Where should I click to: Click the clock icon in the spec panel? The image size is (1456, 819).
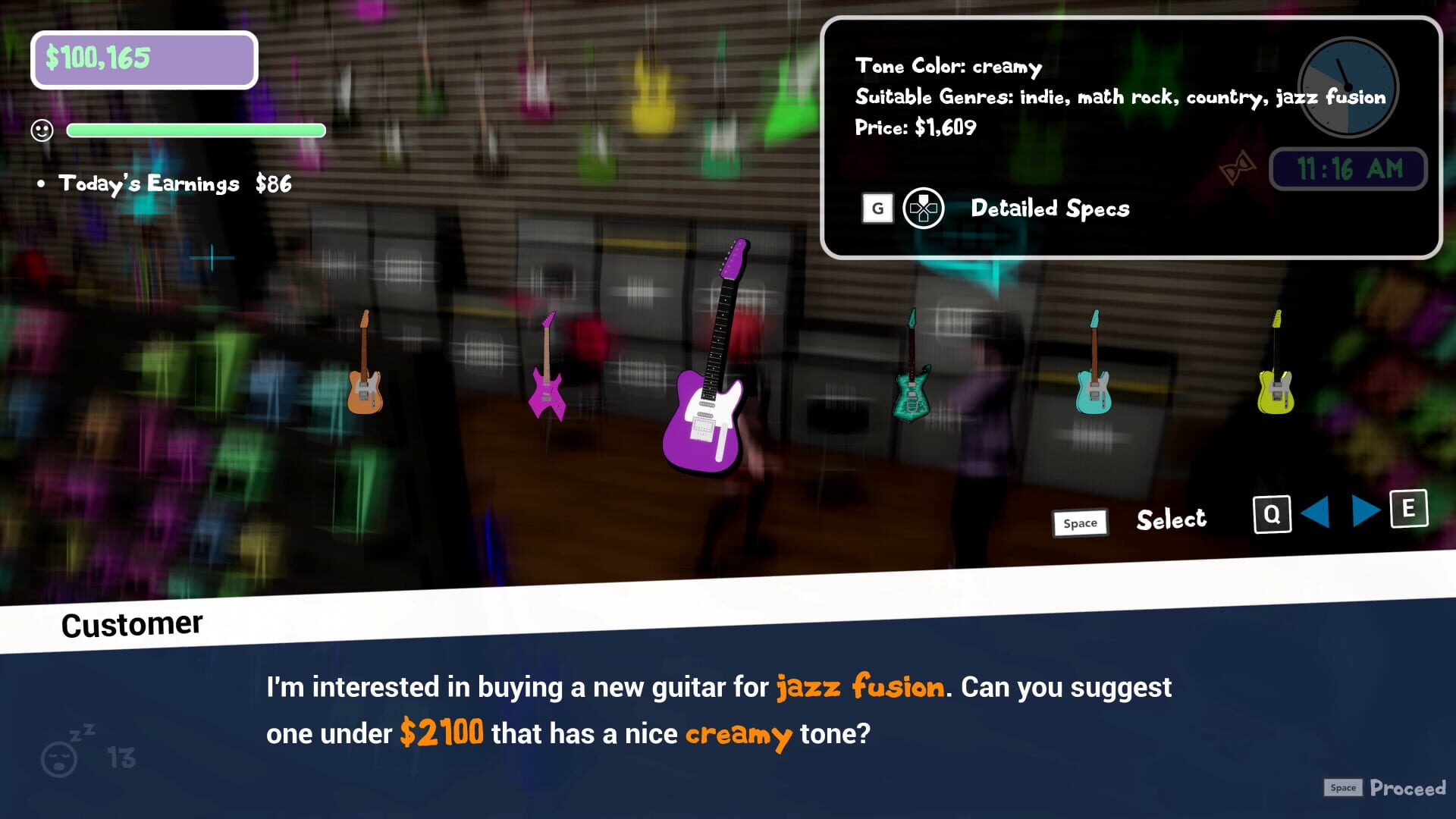point(1347,87)
